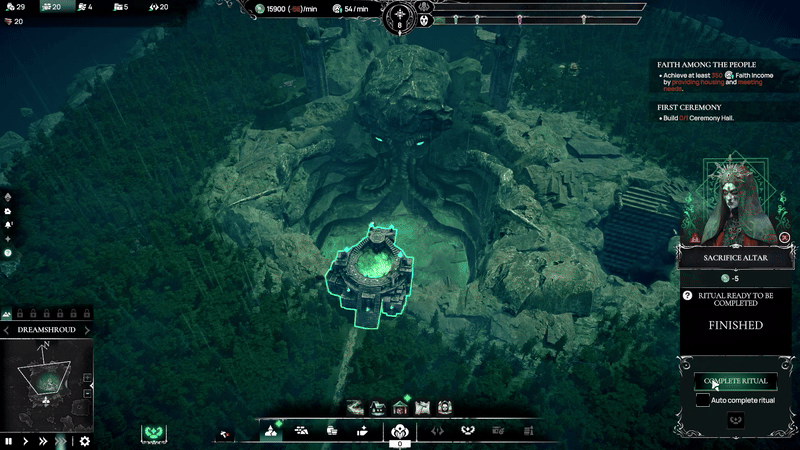This screenshot has width=800, height=450.
Task: Open the settings gear
Action: click(x=85, y=441)
